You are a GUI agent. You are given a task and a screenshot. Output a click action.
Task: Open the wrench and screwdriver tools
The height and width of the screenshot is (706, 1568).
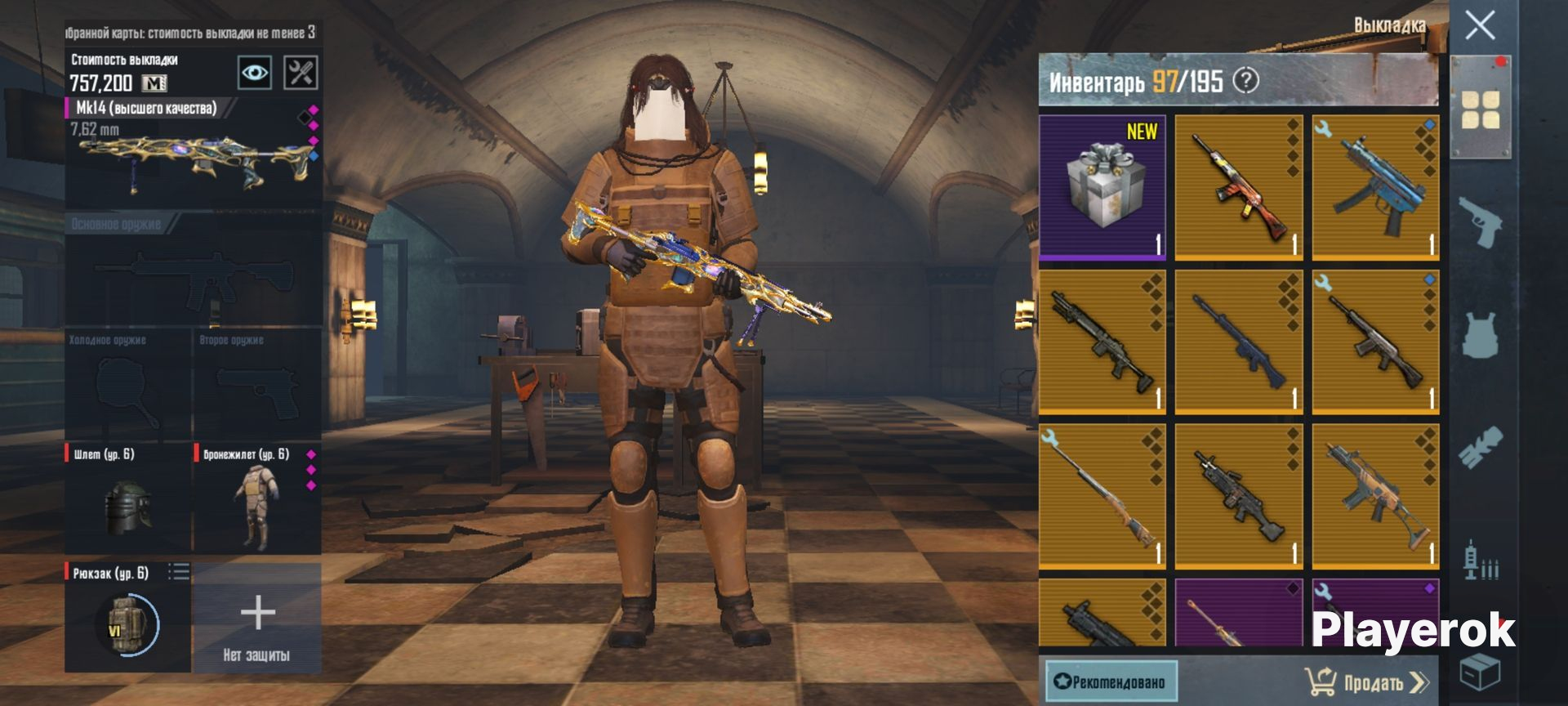click(x=301, y=73)
